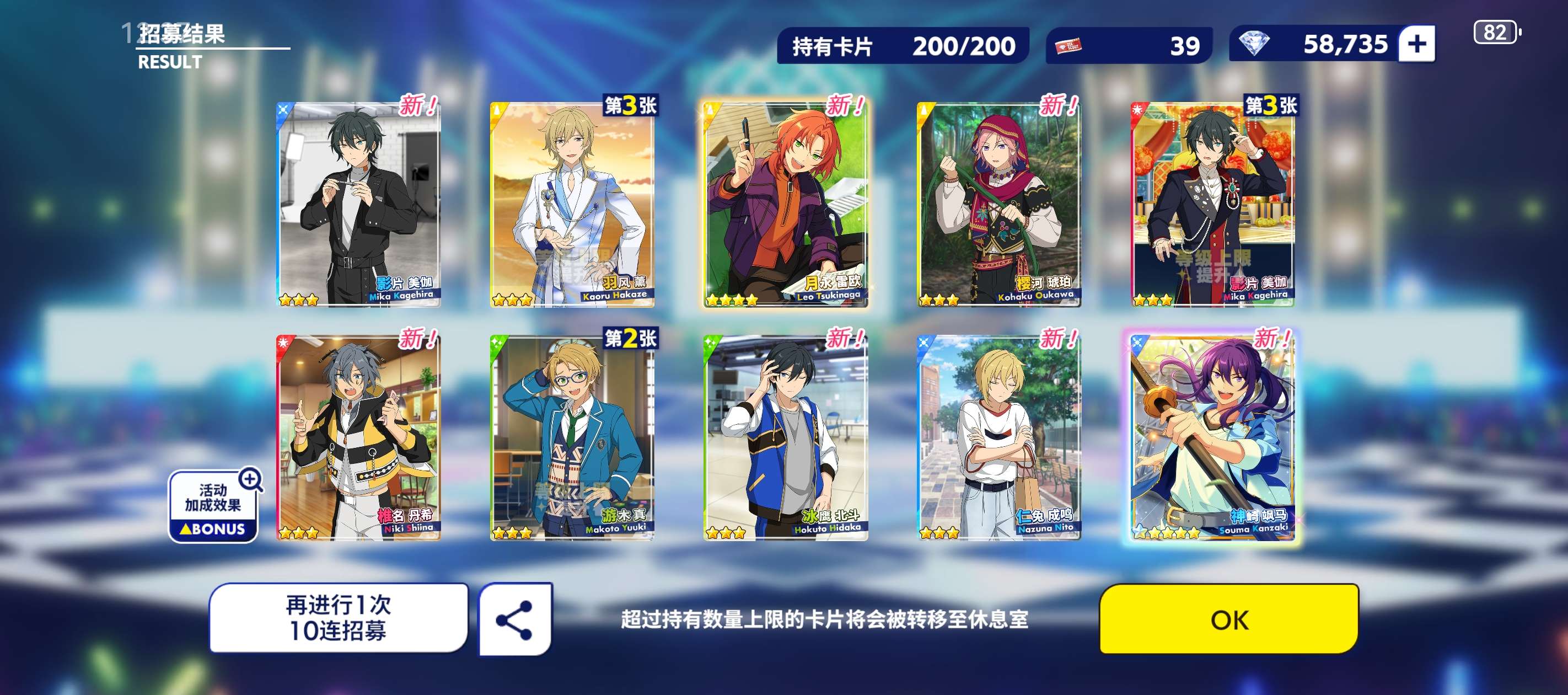This screenshot has width=1568, height=695.
Task: Select the Makoto Yuuki card
Action: (572, 437)
